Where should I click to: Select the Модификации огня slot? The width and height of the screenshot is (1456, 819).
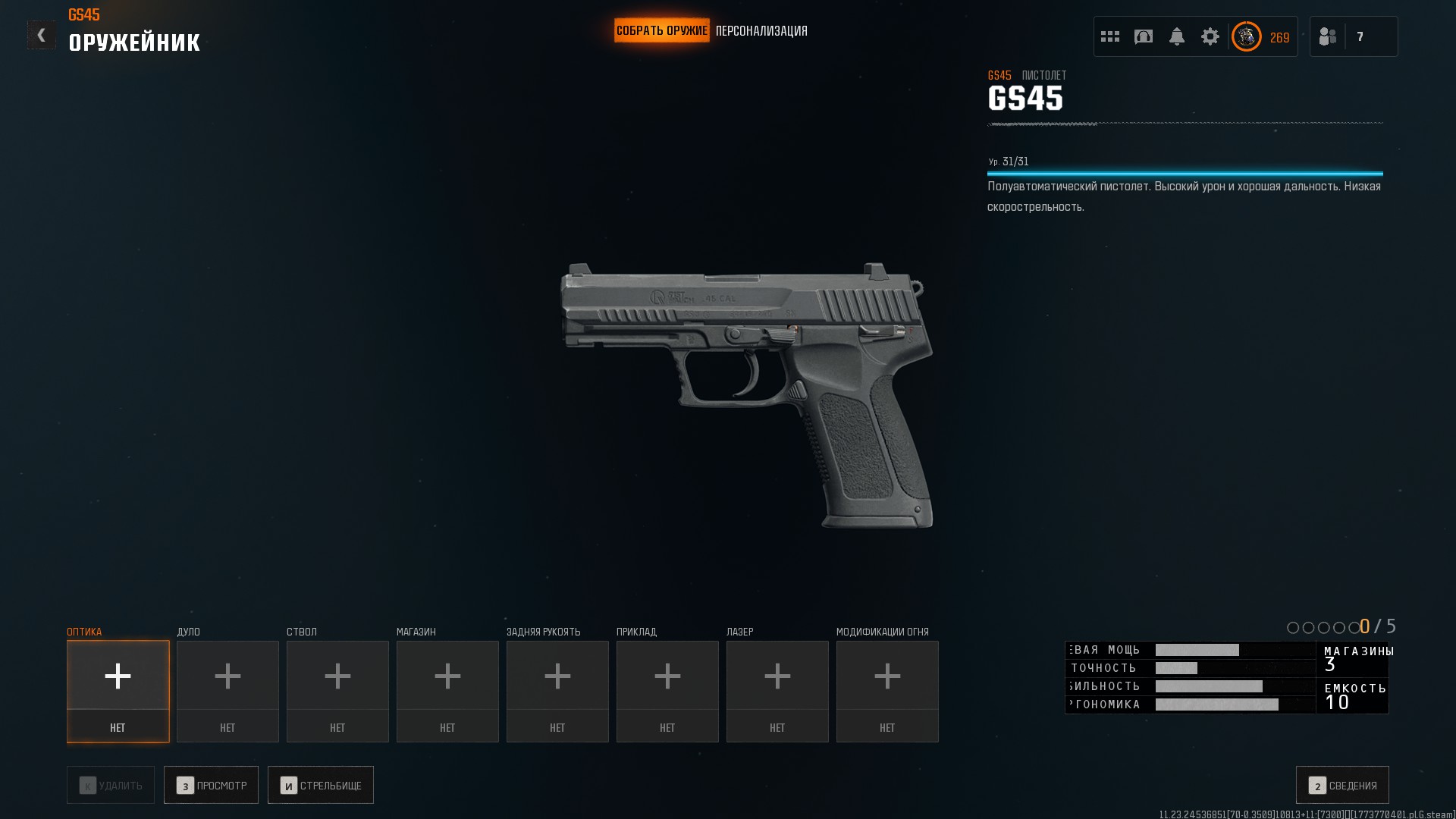(x=887, y=691)
